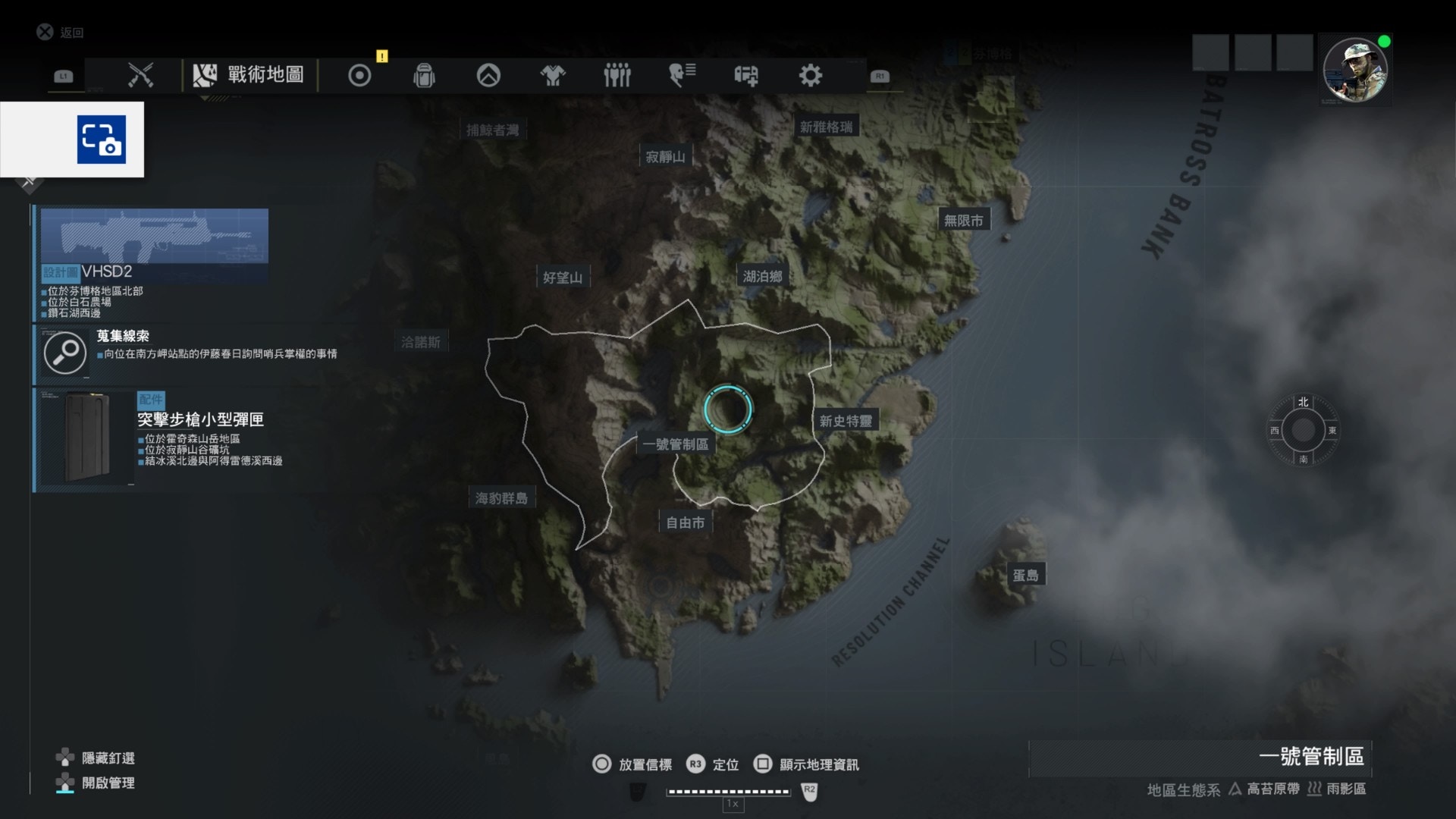1456x819 pixels.
Task: Open the chevron-in-circle skills tab
Action: 488,75
